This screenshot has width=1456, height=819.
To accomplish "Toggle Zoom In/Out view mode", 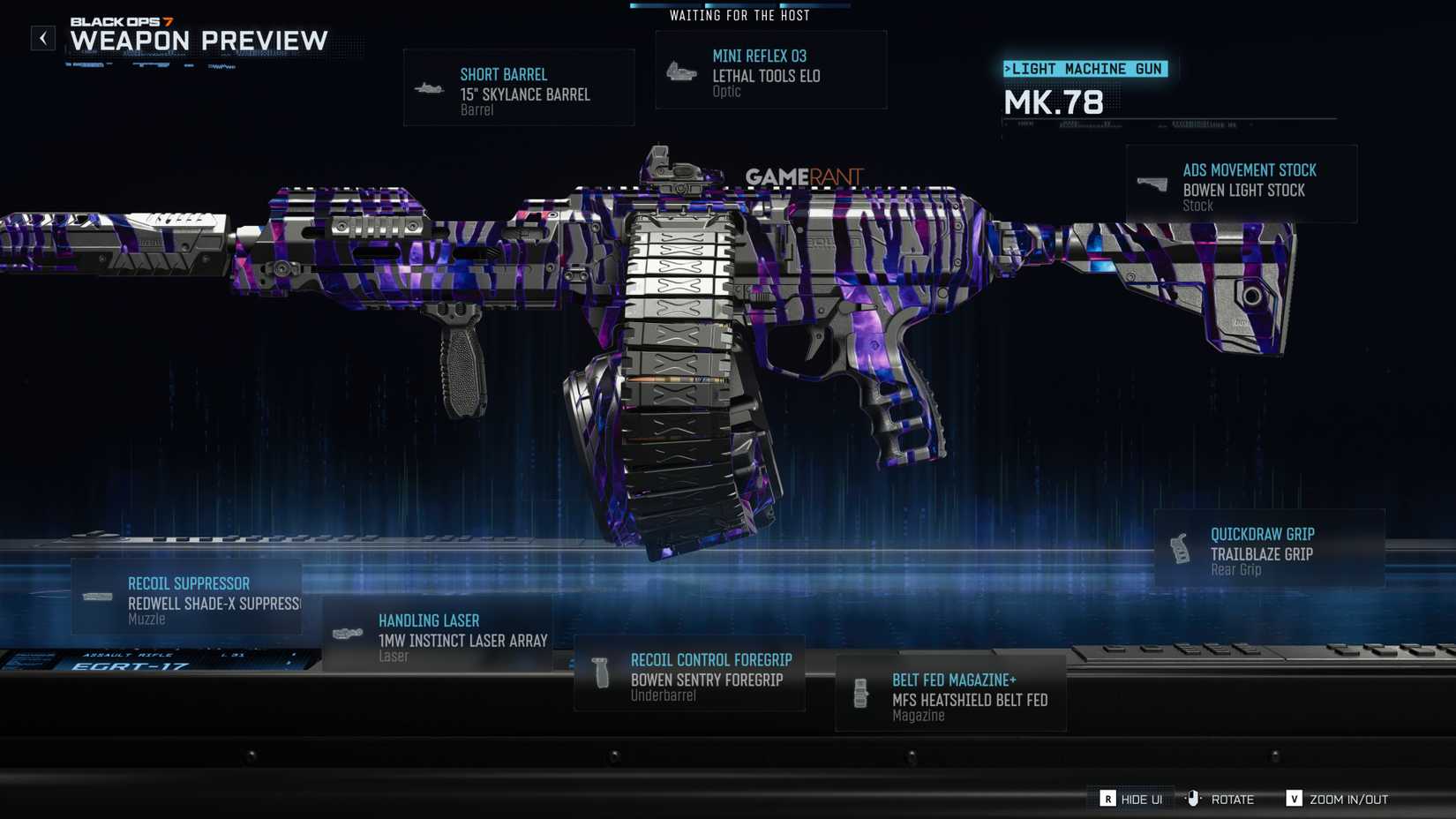I will click(1295, 799).
